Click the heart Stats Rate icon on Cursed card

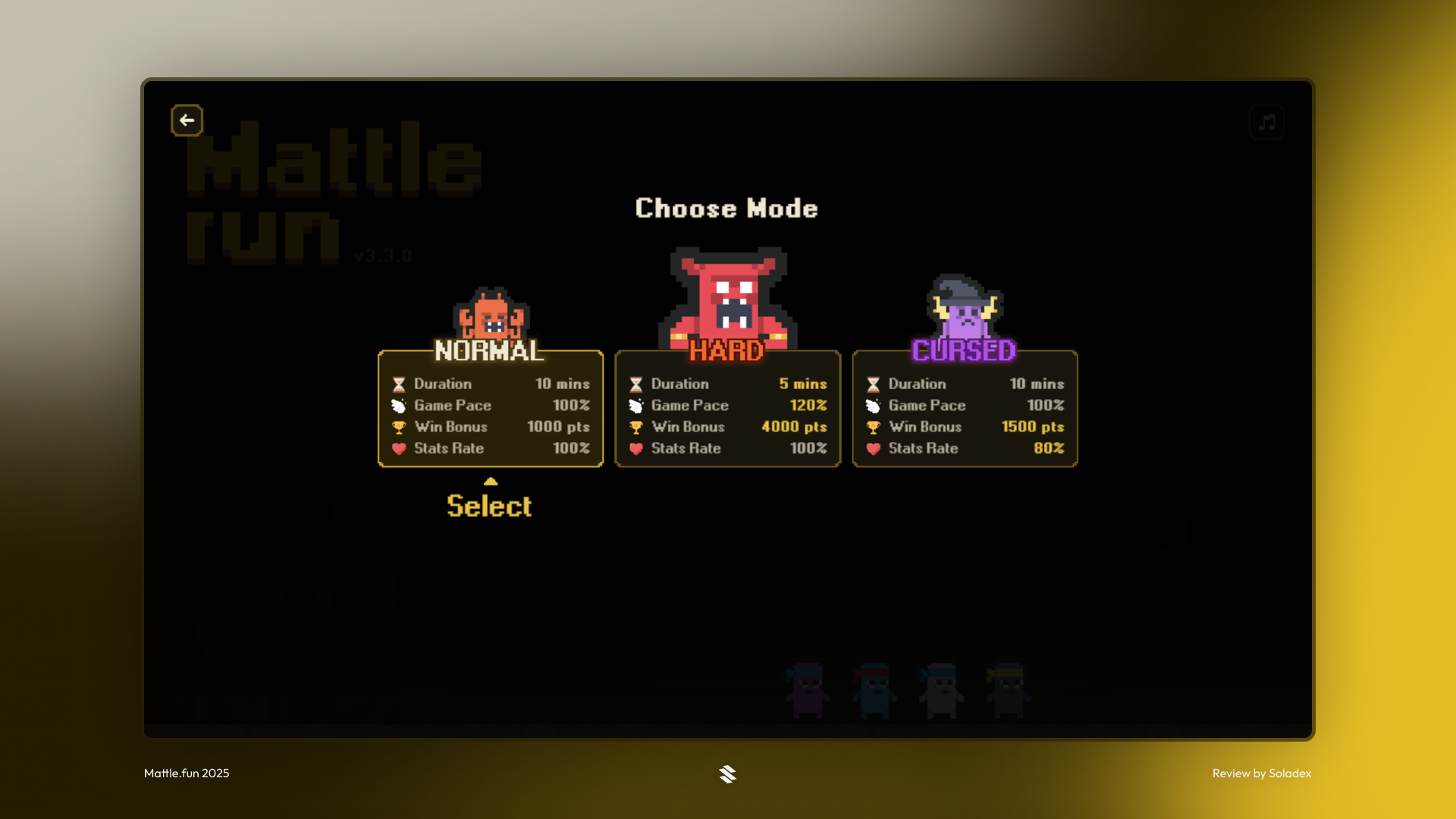click(872, 448)
